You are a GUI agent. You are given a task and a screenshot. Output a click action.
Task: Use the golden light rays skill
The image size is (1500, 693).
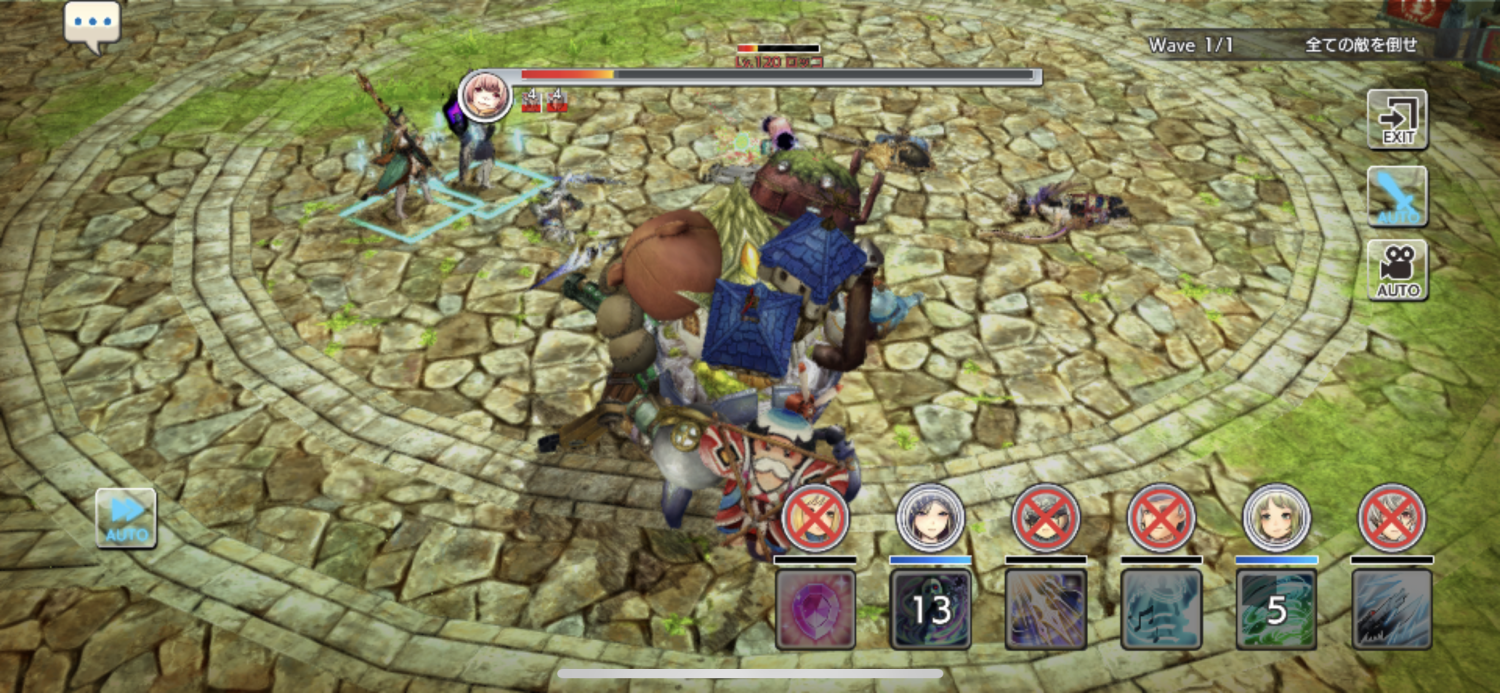(x=1046, y=609)
